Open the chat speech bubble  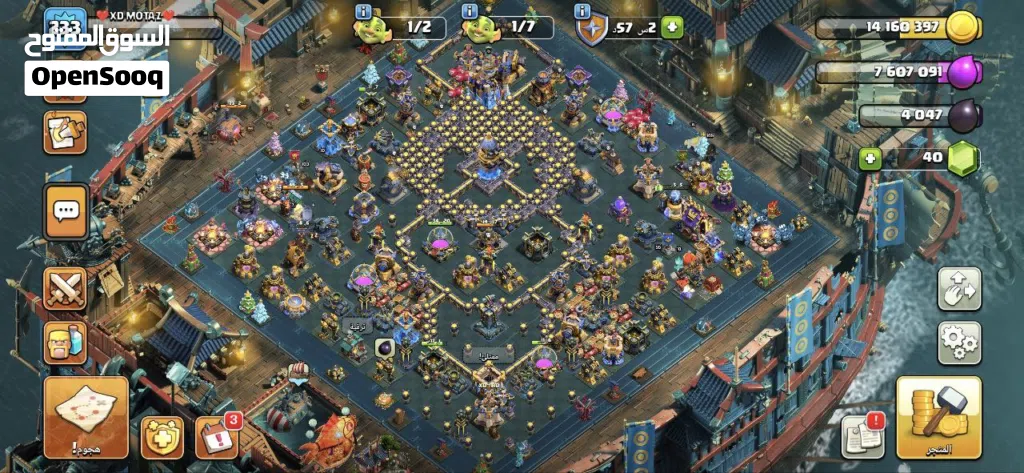click(x=66, y=211)
